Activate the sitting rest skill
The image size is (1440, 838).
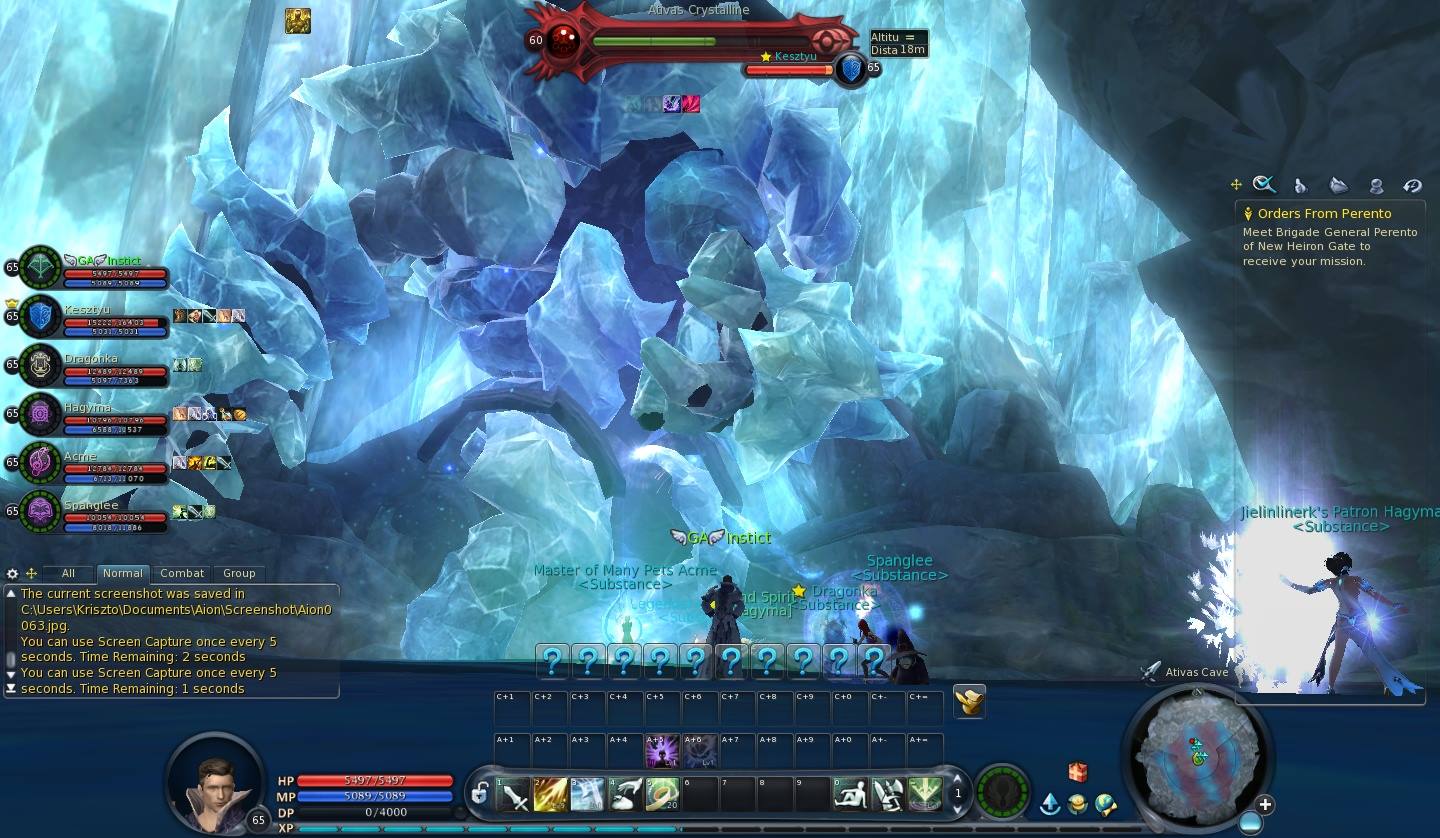[x=850, y=795]
